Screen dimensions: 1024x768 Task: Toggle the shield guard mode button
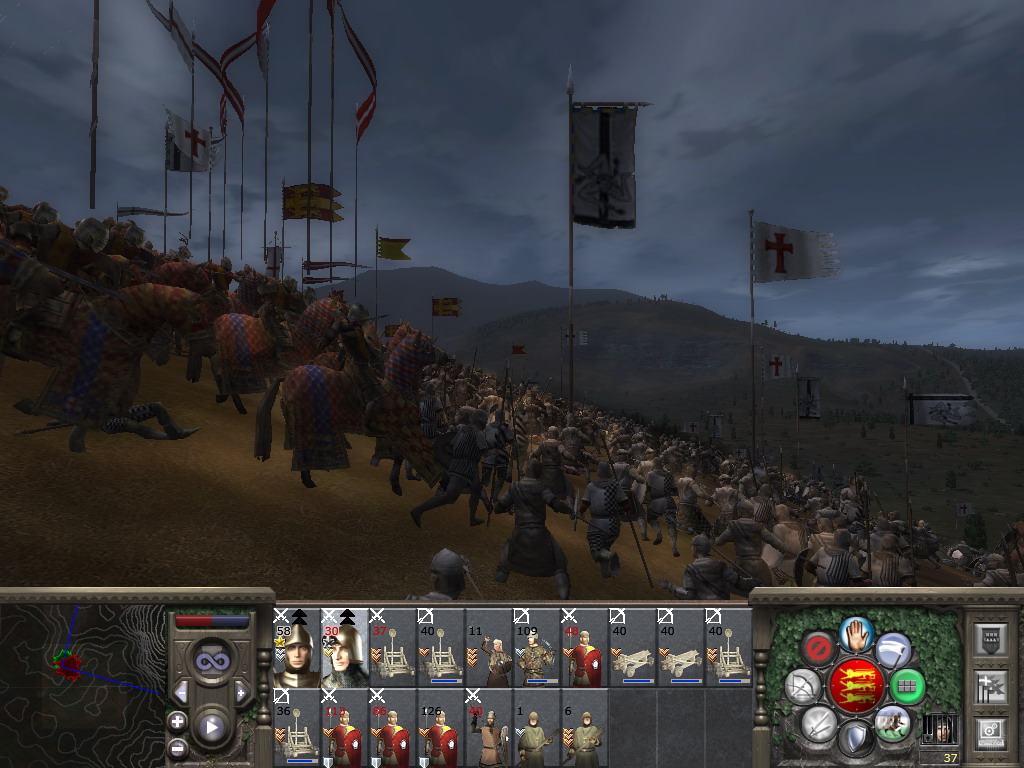(x=856, y=739)
